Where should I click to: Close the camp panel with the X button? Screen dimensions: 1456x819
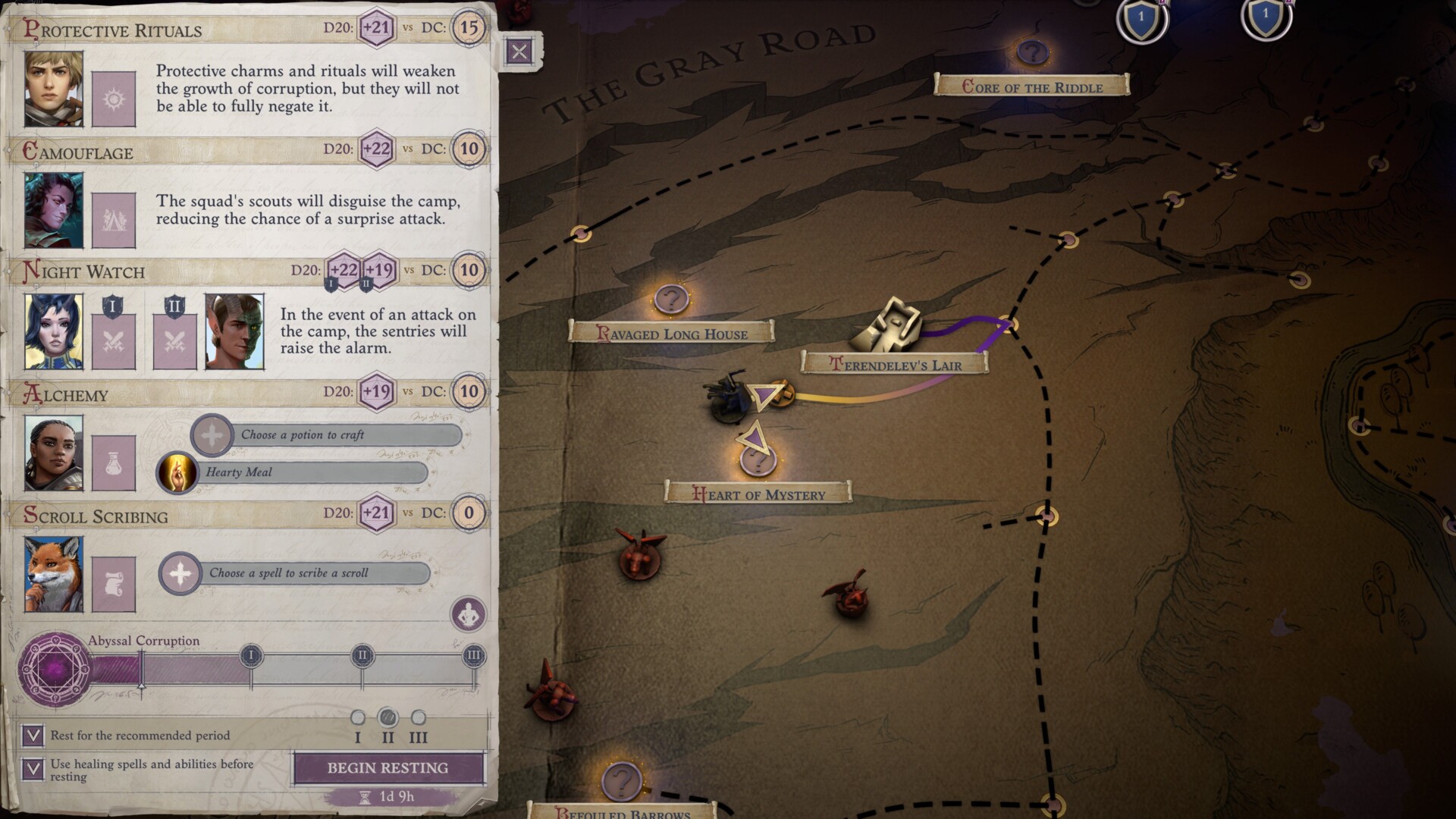pyautogui.click(x=519, y=52)
